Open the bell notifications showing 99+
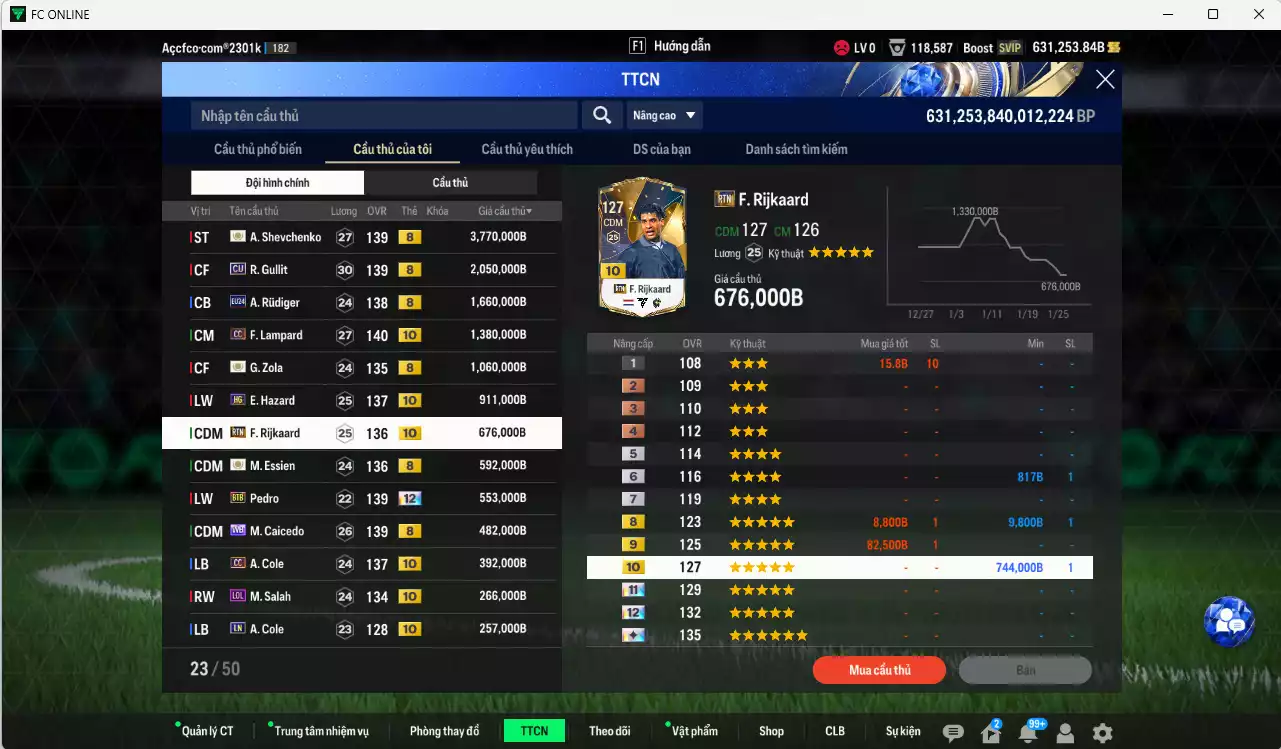 pyautogui.click(x=1029, y=731)
